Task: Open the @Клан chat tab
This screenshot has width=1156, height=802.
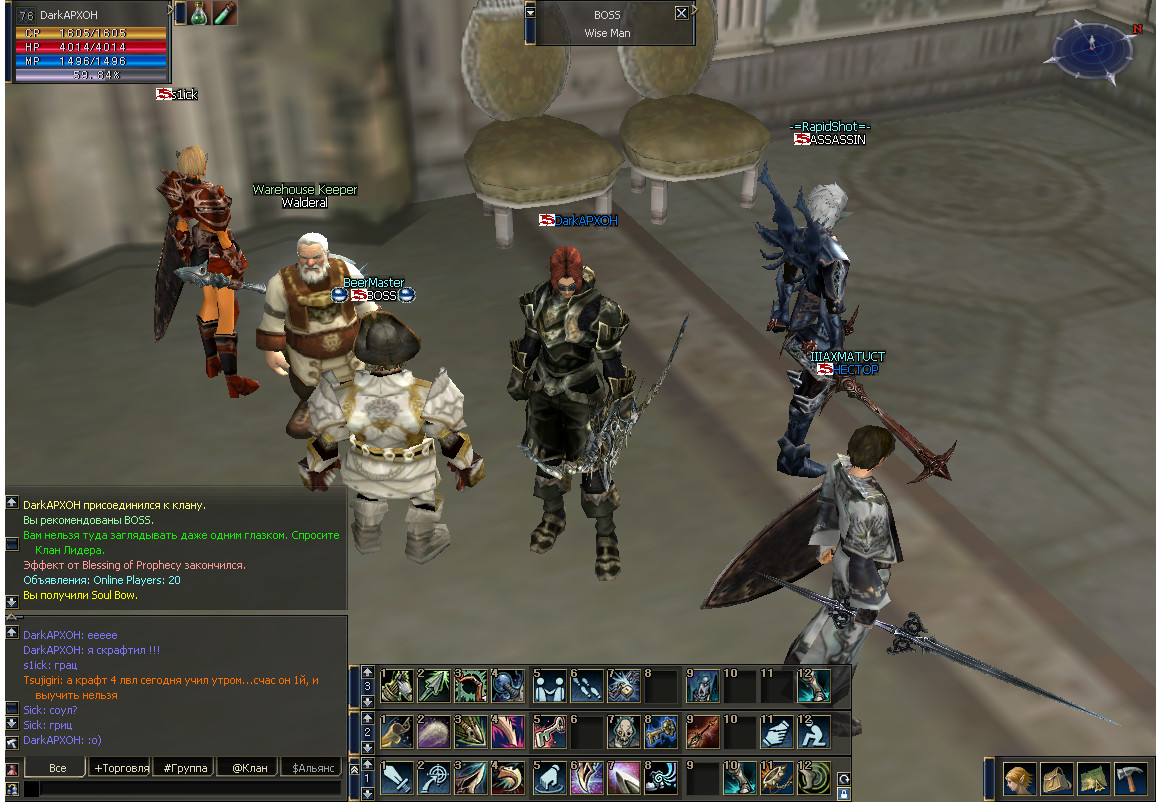Action: point(249,768)
